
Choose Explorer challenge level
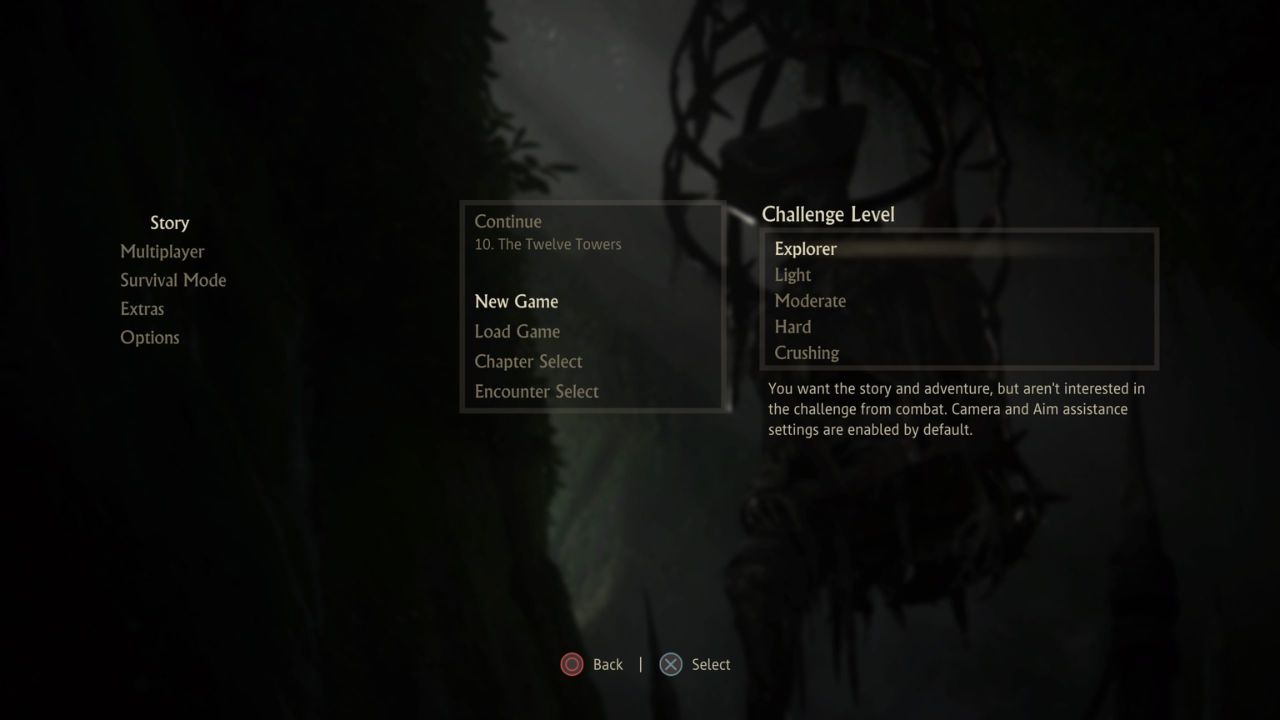tap(806, 249)
